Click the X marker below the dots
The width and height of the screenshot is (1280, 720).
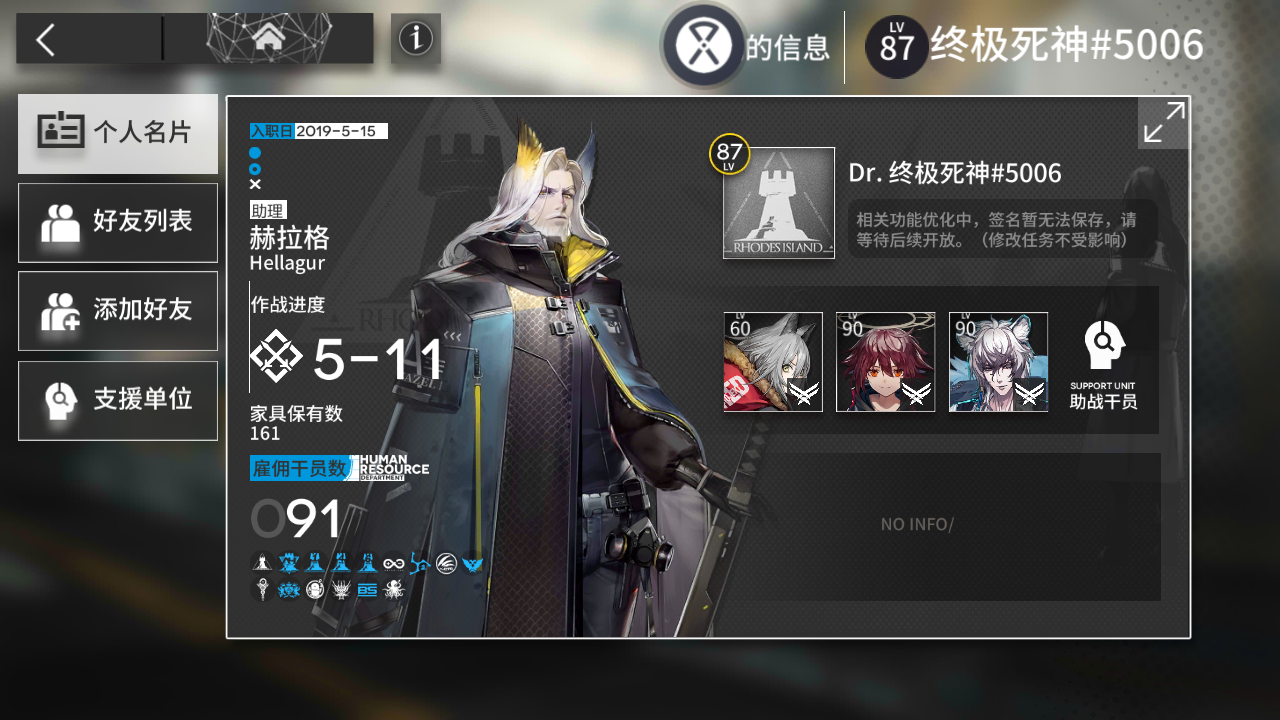(x=255, y=183)
